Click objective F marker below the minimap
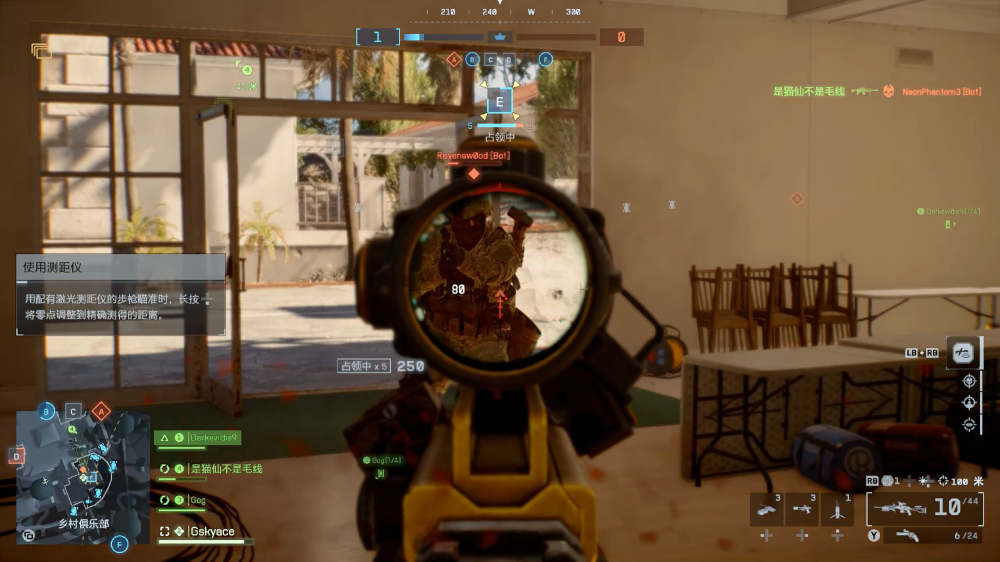This screenshot has height=562, width=1000. click(120, 544)
